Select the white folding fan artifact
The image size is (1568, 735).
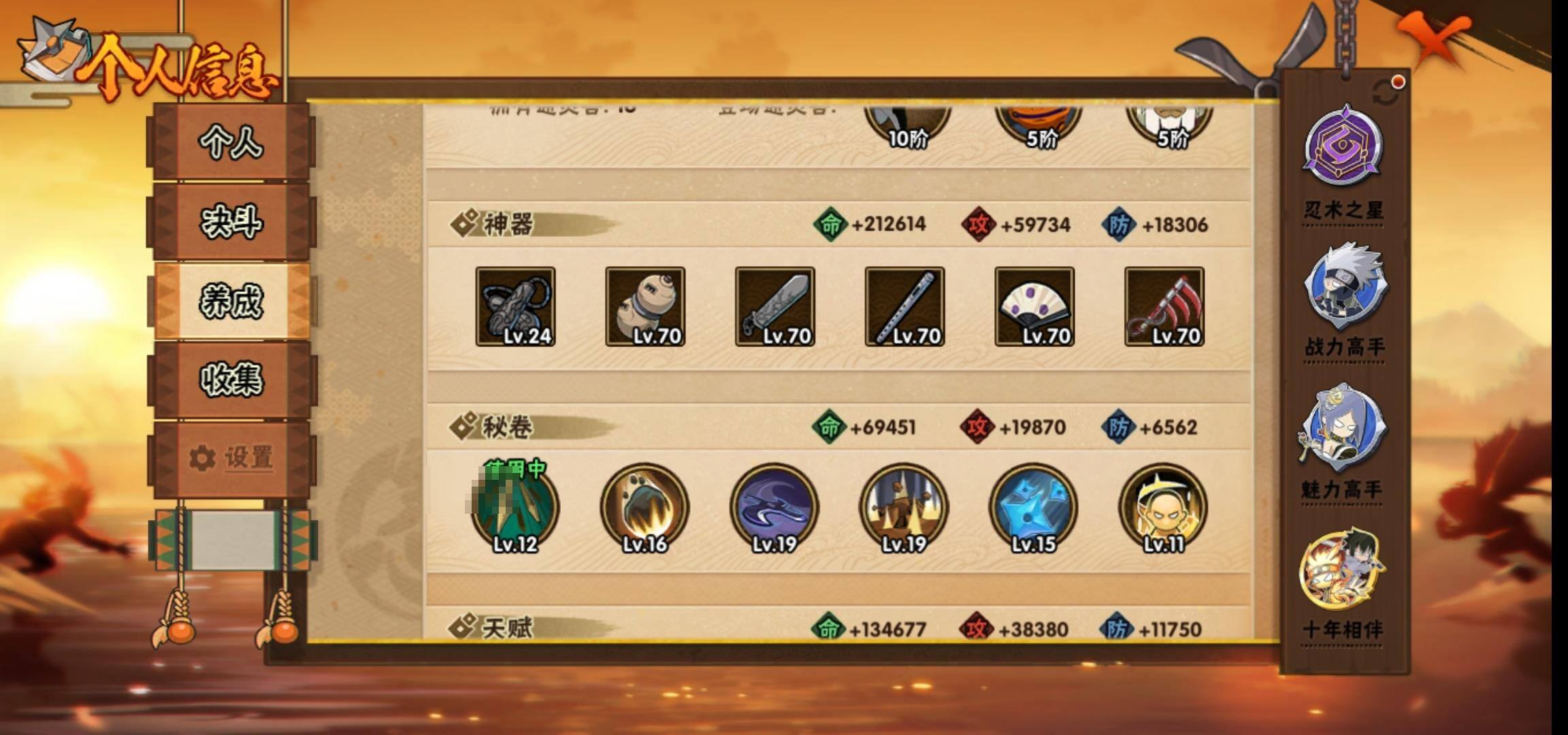coord(1034,306)
